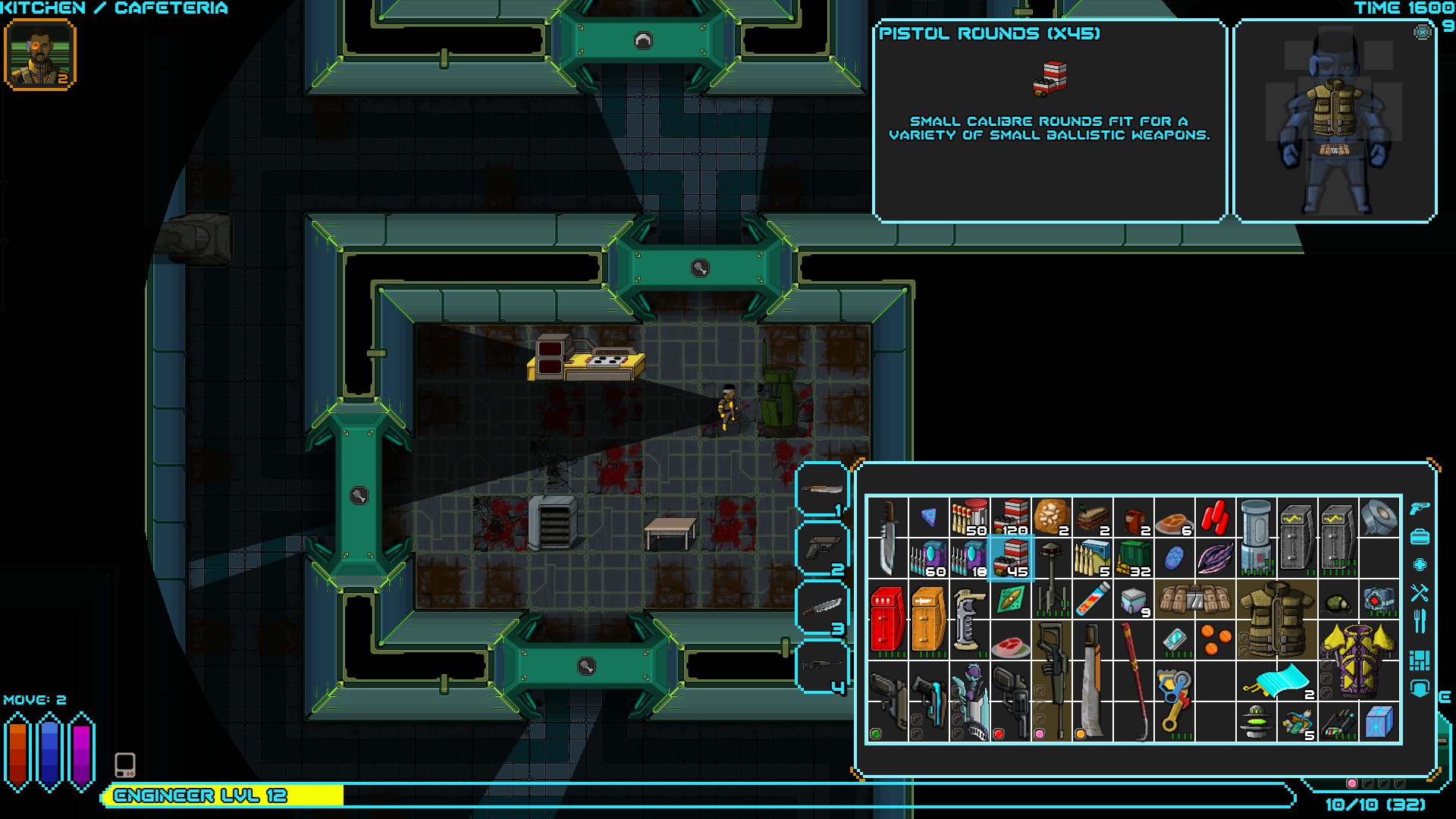The width and height of the screenshot is (1456, 819).
Task: Toggle the green ammo dot on the inventory pistol
Action: [876, 734]
